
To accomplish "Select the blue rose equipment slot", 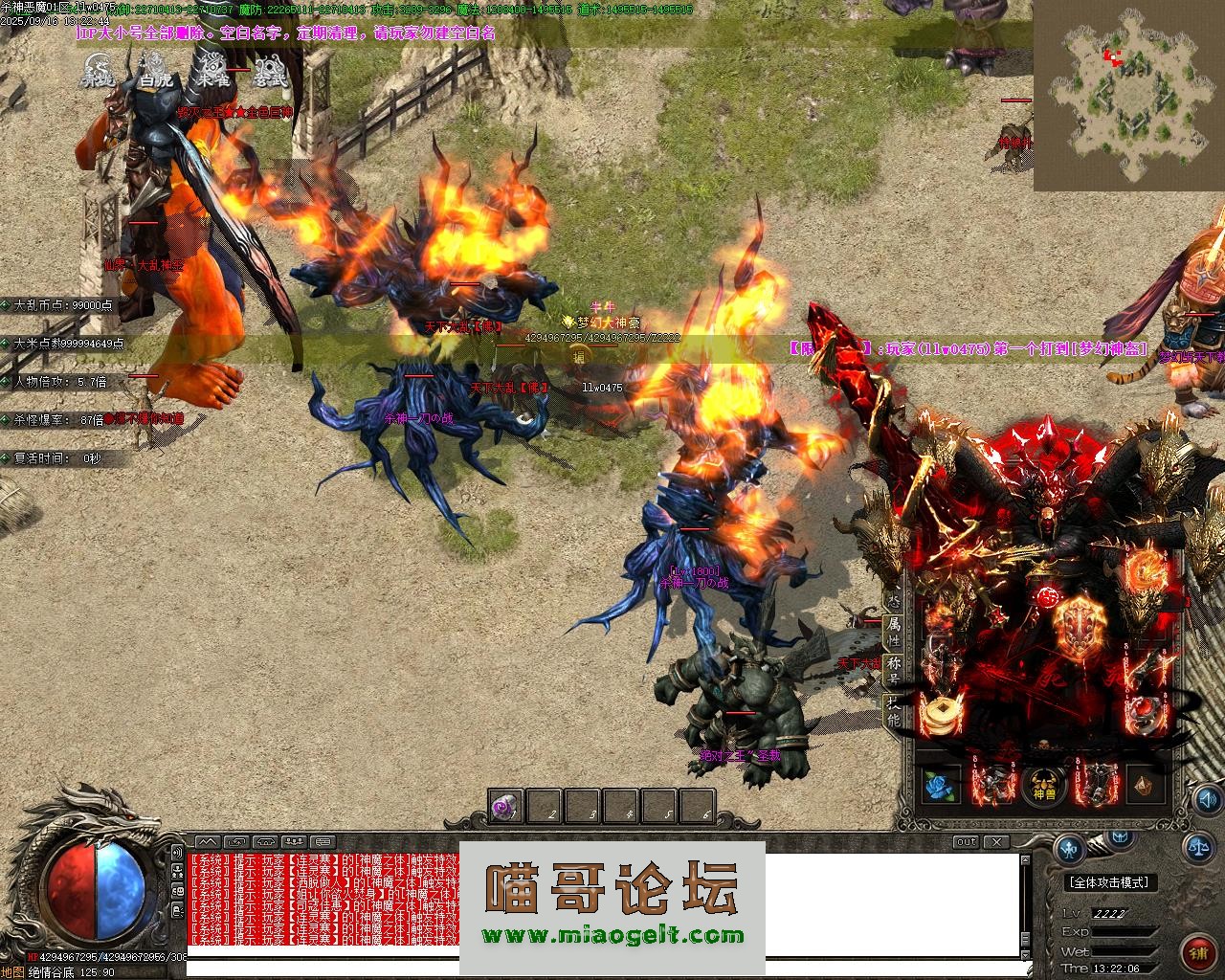I will tap(941, 786).
